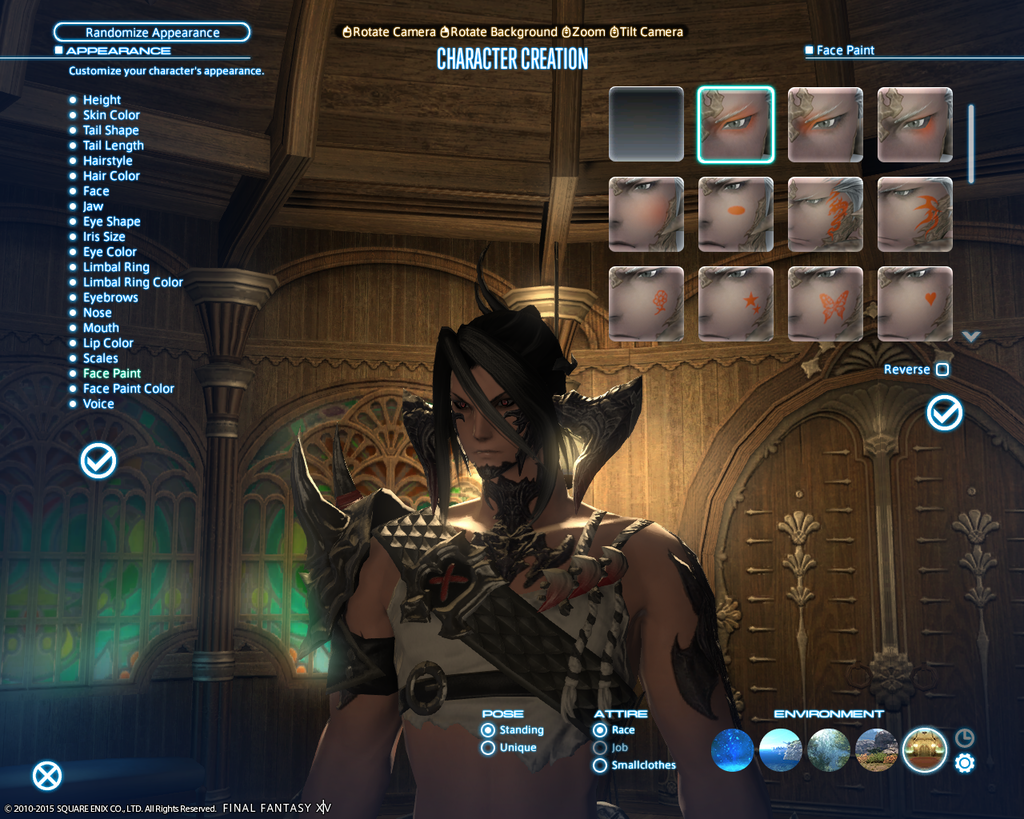Confirm appearance with the left checkmark button
Image resolution: width=1024 pixels, height=819 pixels.
click(x=98, y=461)
